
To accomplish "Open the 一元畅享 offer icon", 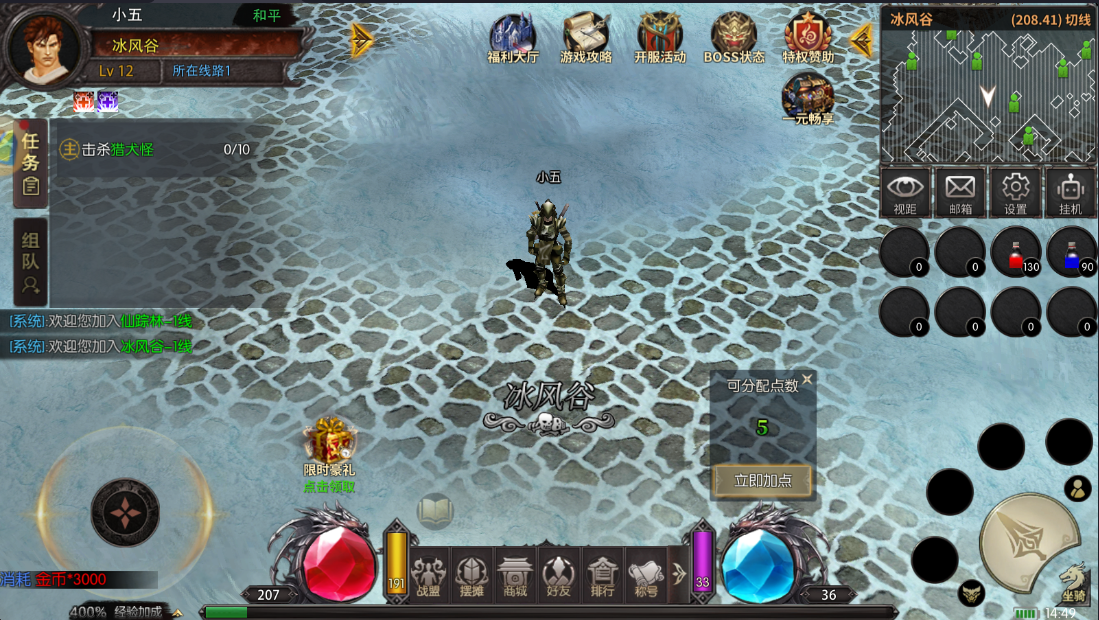I will pyautogui.click(x=808, y=97).
